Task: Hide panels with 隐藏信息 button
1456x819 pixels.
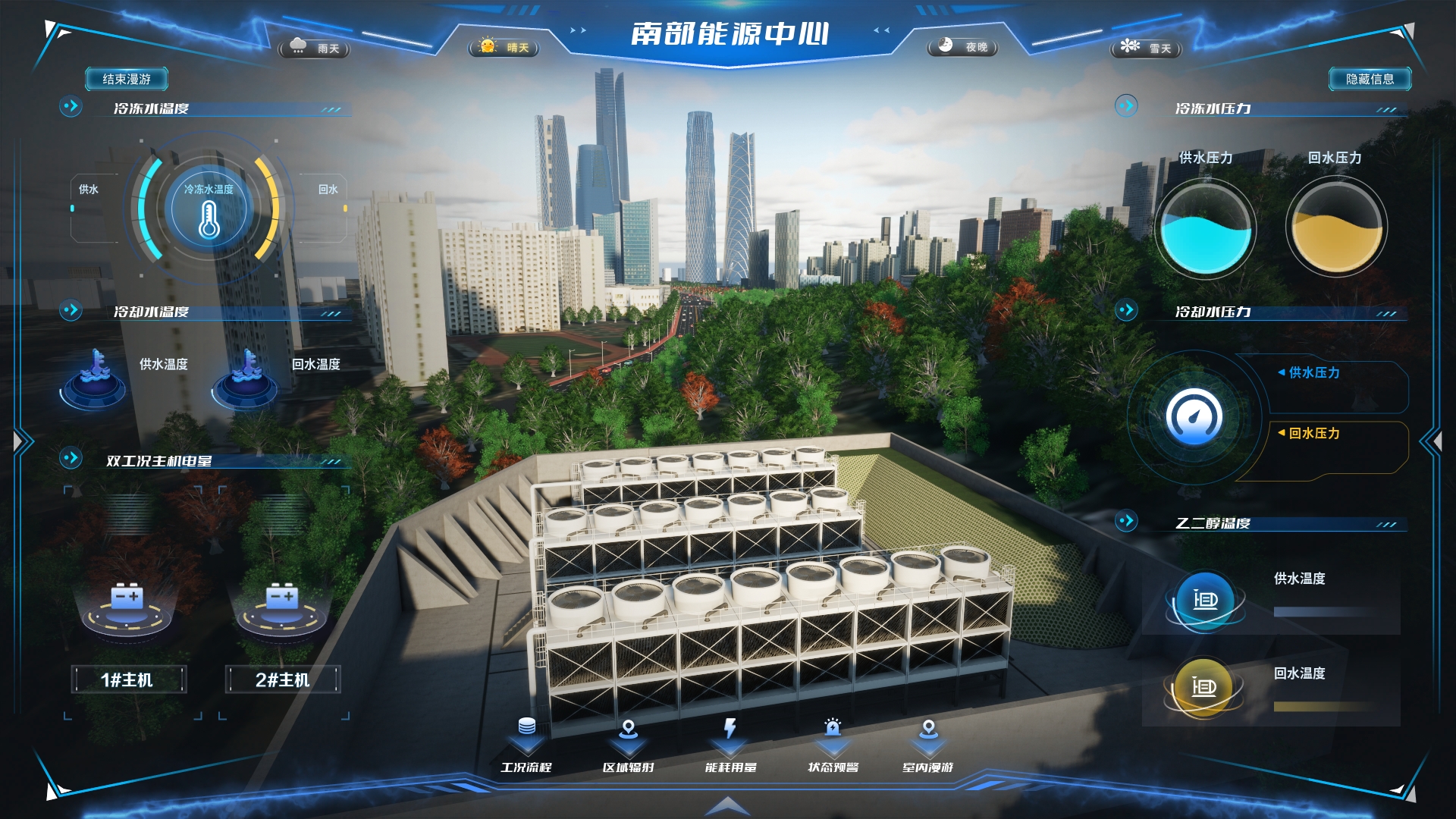Action: click(1370, 79)
